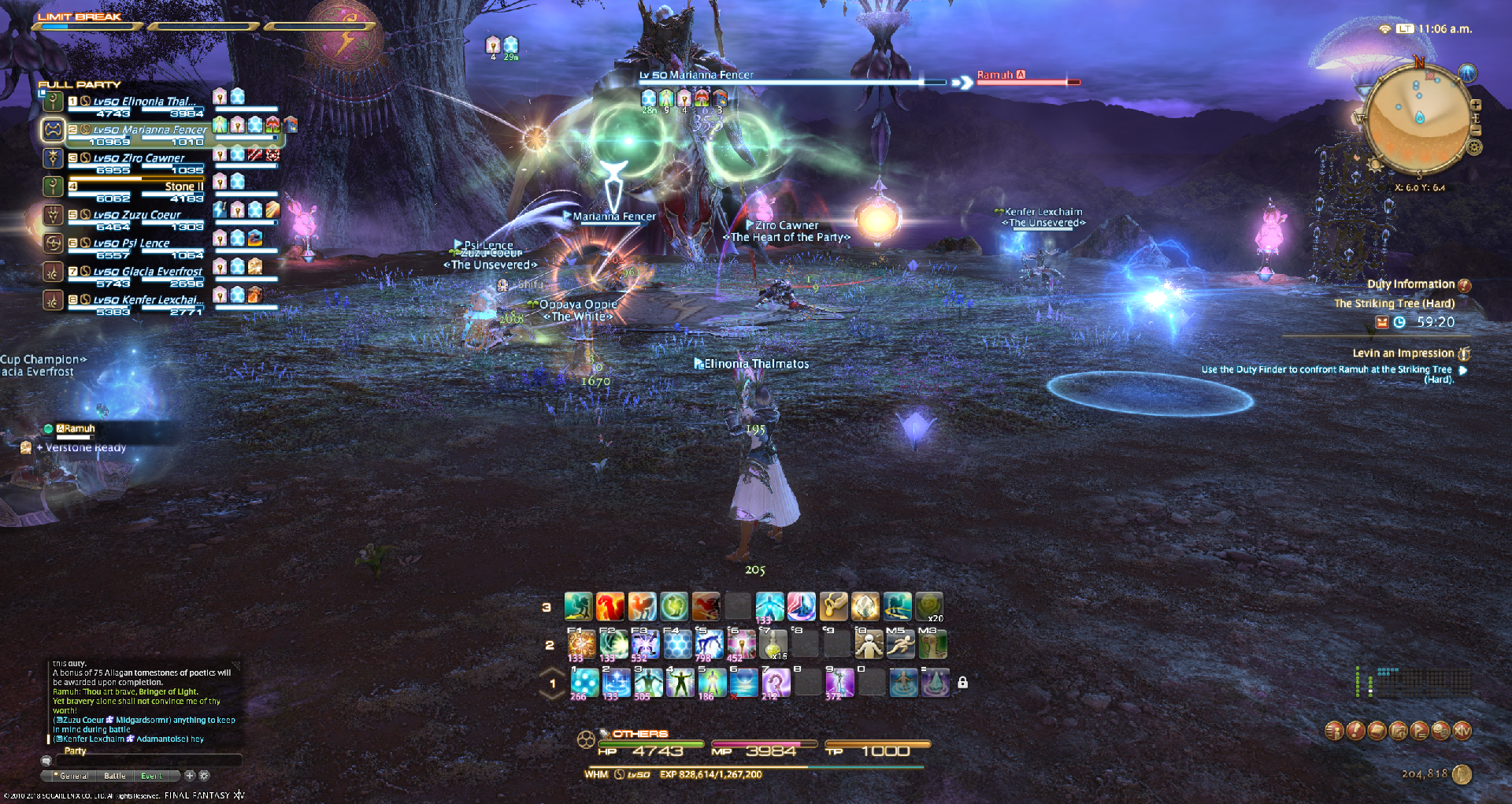
Task: Click the circular minimap
Action: [x=1417, y=118]
